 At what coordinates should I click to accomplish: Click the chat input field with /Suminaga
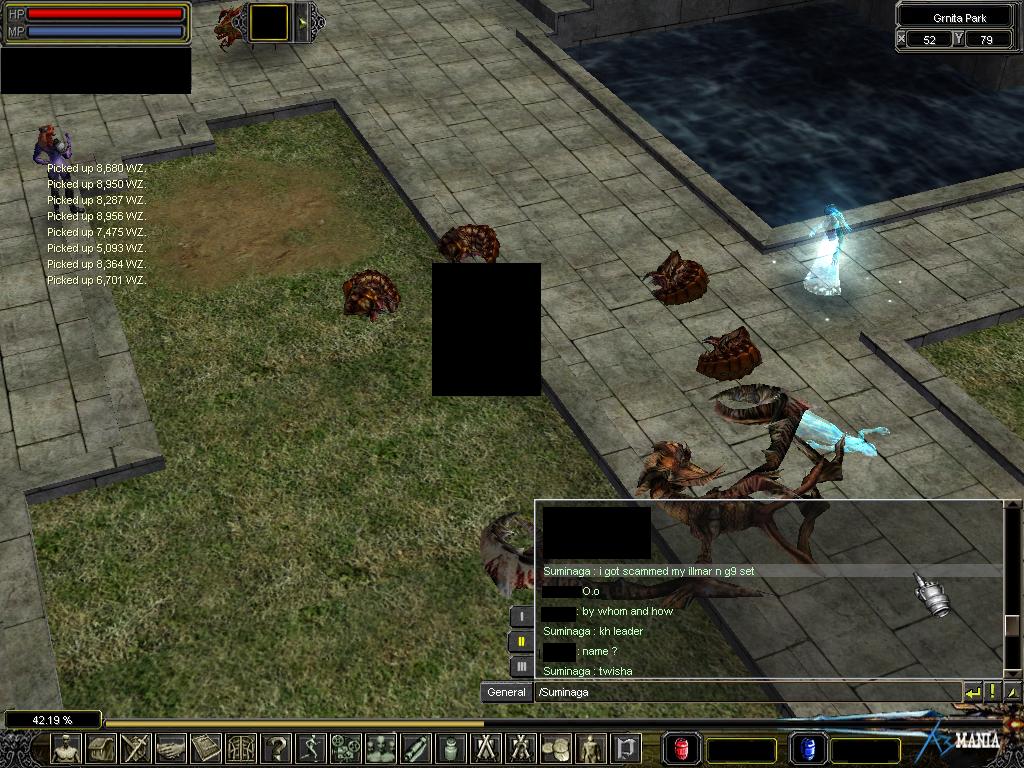point(745,692)
